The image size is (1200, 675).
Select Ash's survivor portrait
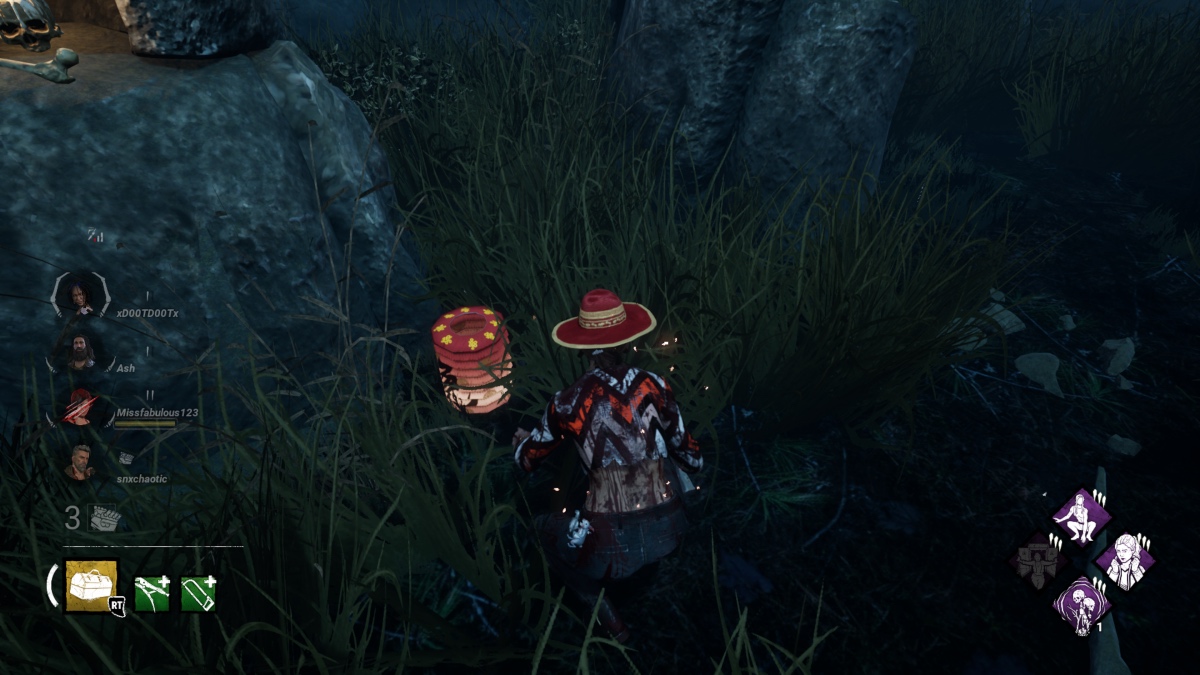80,352
